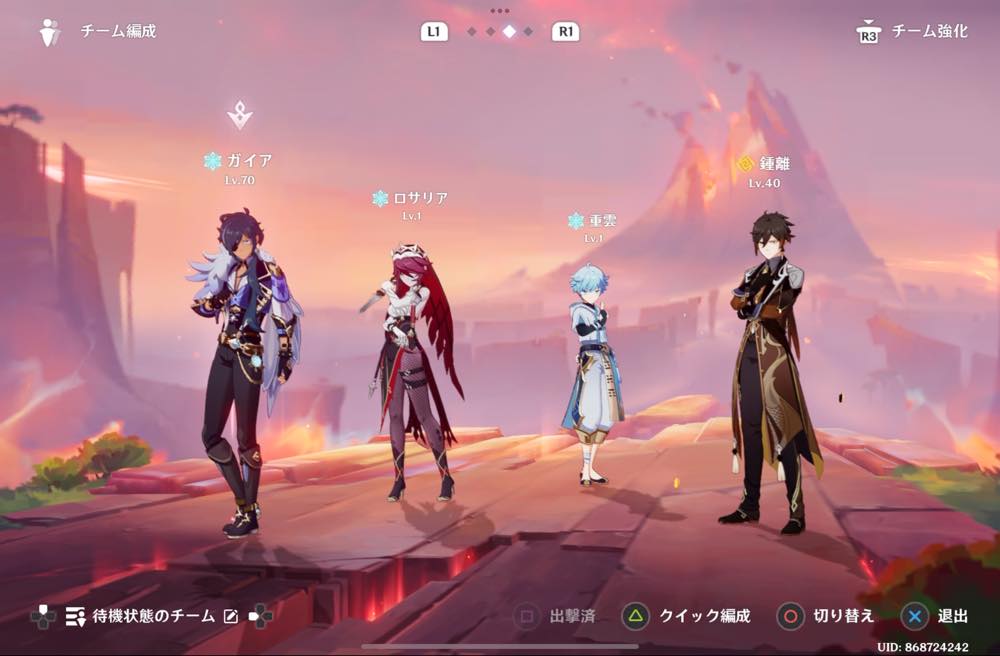Click the greyed-out 出撃済 deployed label

(557, 616)
